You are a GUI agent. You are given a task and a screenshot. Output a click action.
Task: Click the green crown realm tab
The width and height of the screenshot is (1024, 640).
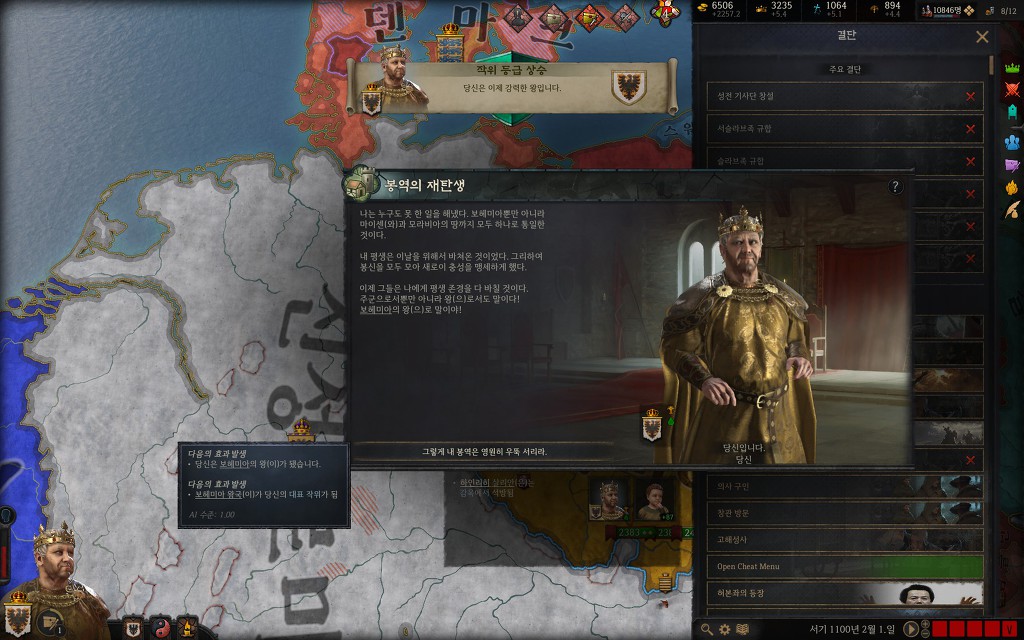click(x=1011, y=69)
